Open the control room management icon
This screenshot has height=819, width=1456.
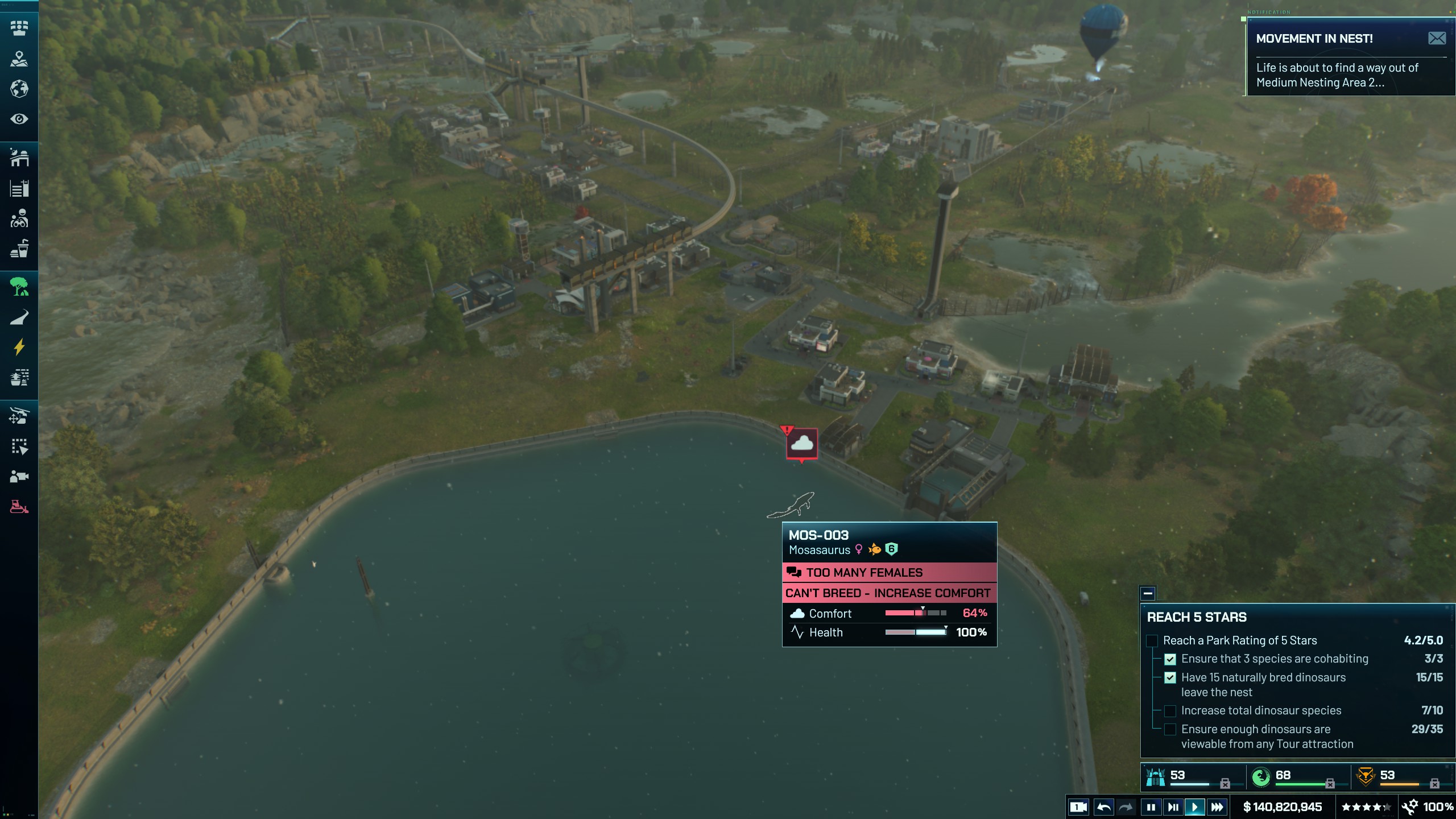[19, 28]
